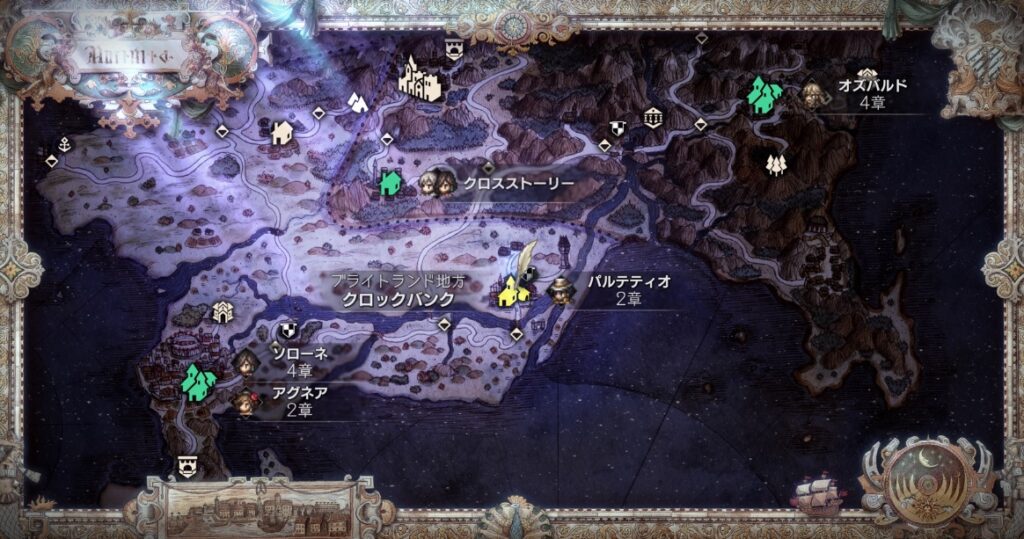Click the white pine trees forest icon
1024x539 pixels.
(x=775, y=163)
